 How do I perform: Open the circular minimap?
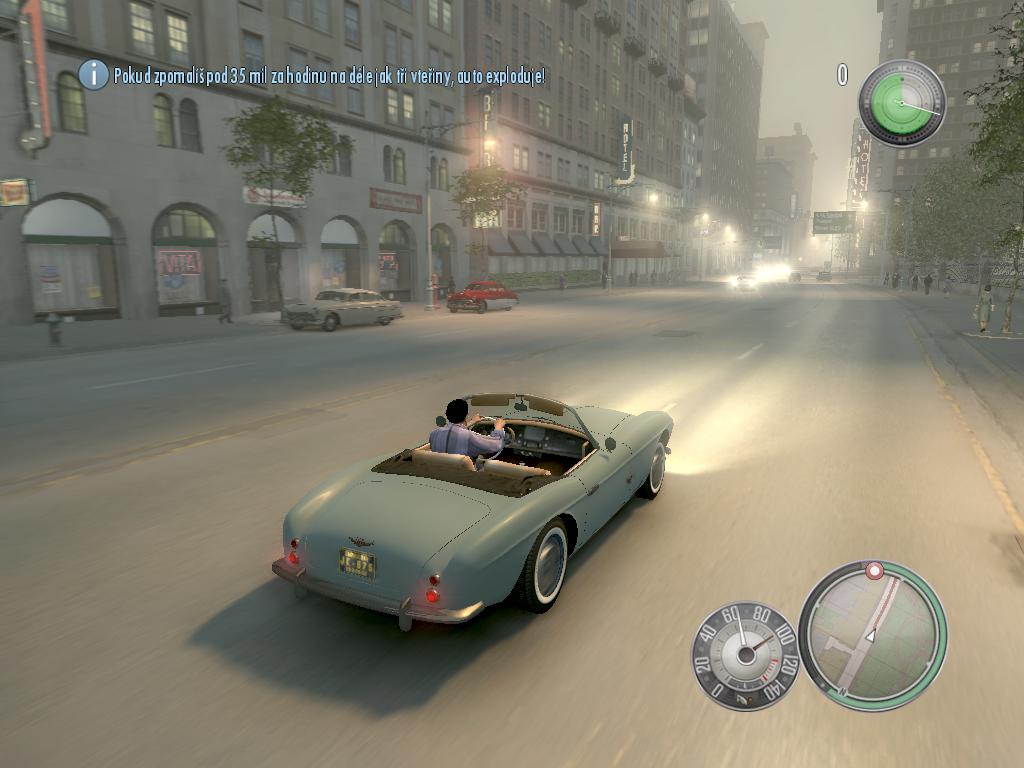873,634
